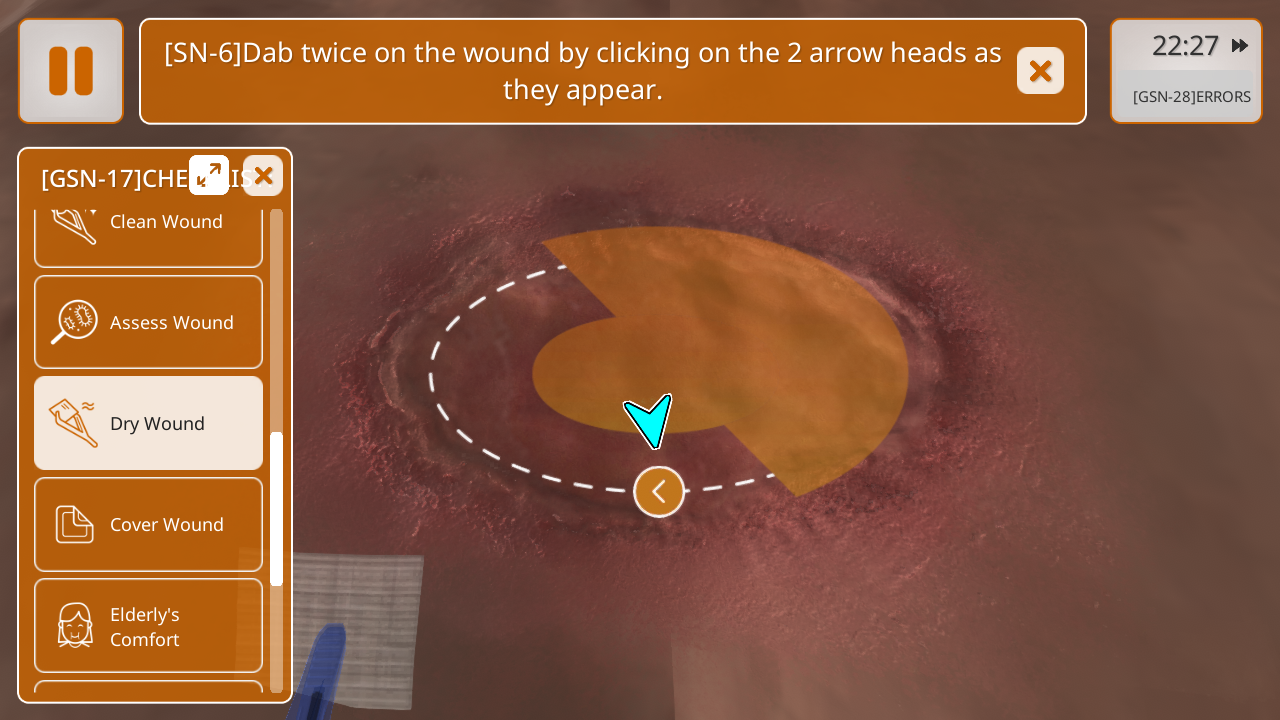Choose the Assess Wound step
1280x720 pixels.
pyautogui.click(x=148, y=322)
